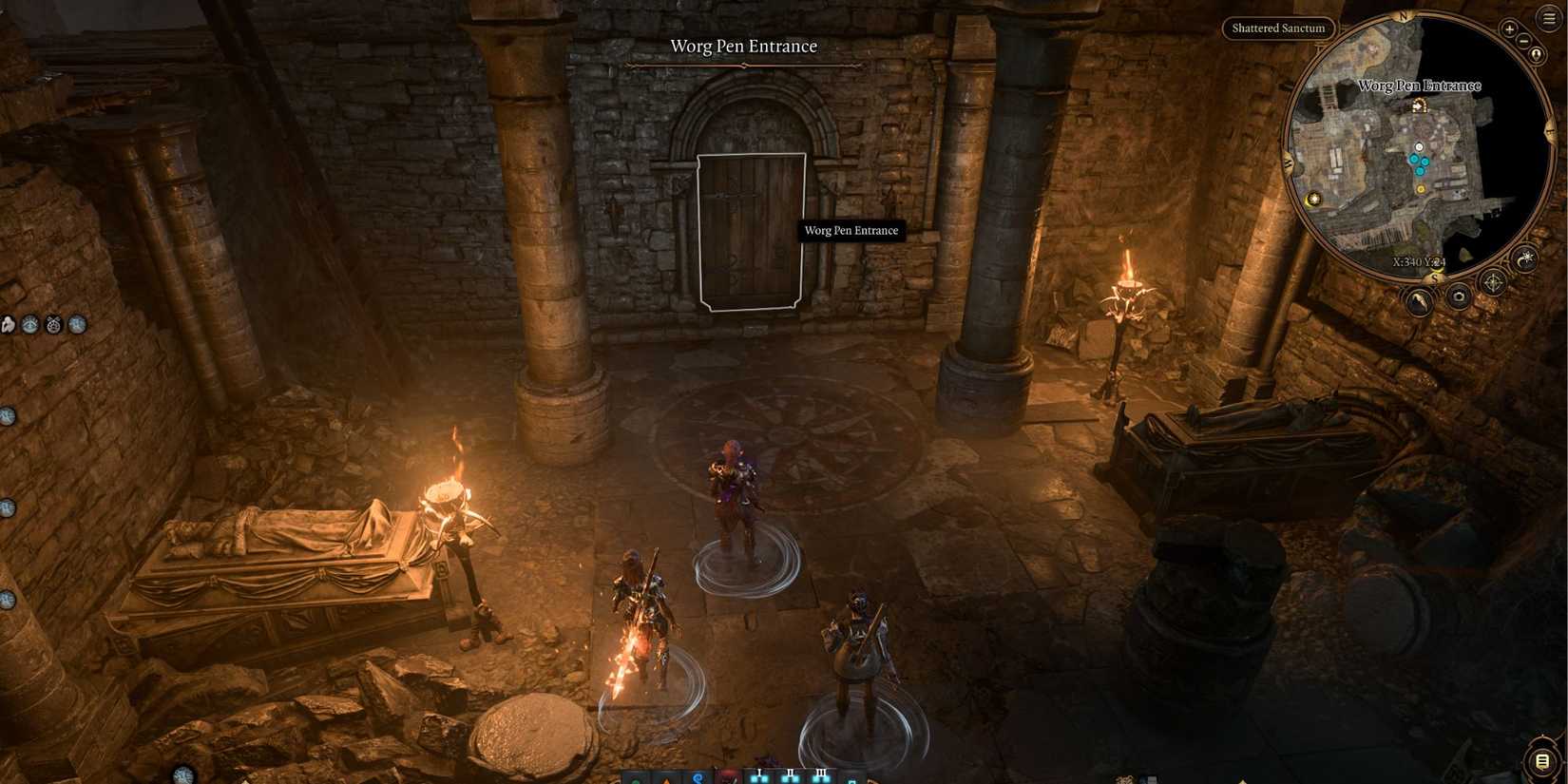The image size is (1568, 784).
Task: Select the melee weapon attack icon on hotbar
Action: click(730, 780)
